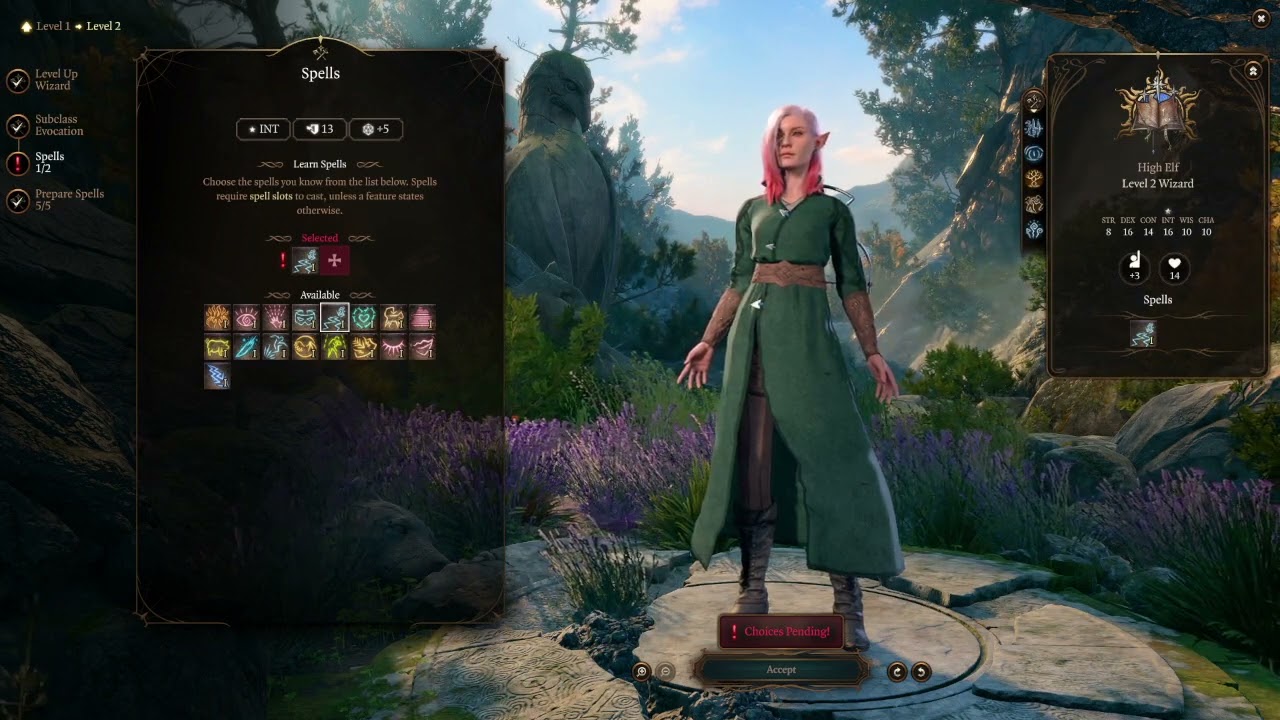Screen dimensions: 1280x720
Task: Select the pink eye spell icon
Action: (246, 318)
